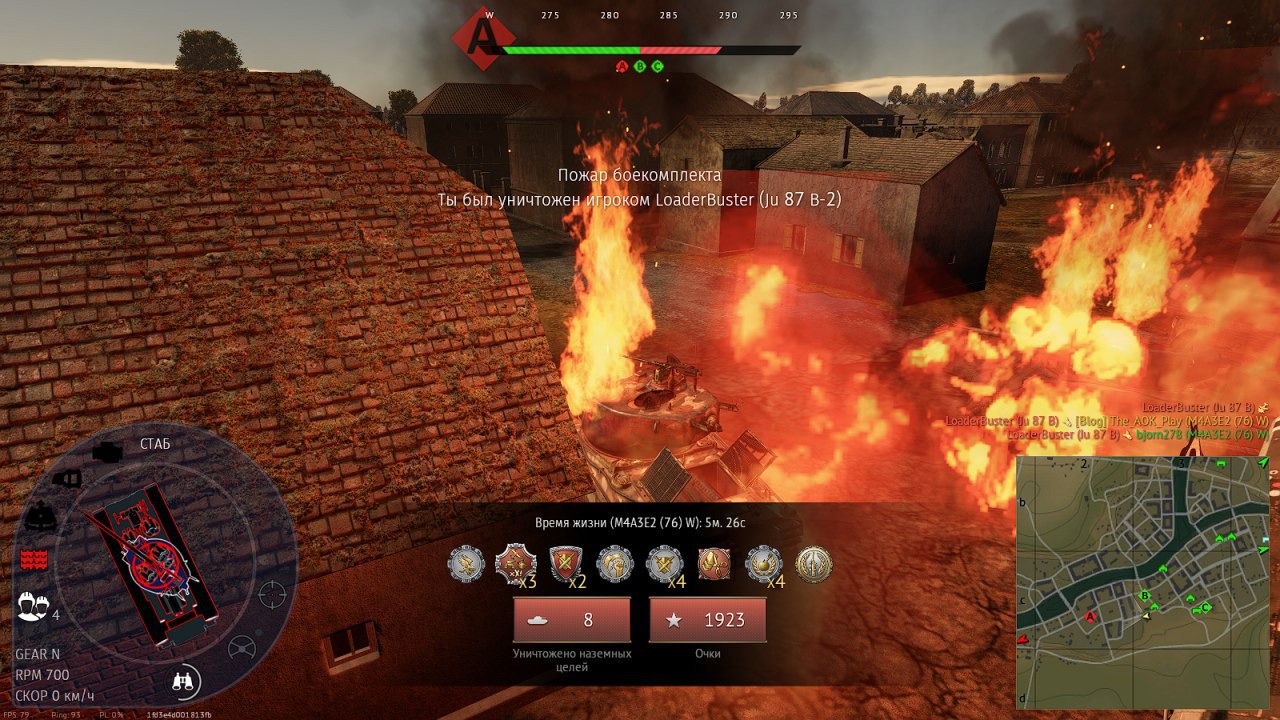Click the minimap in the corner
1280x720 pixels.
[x=1143, y=582]
